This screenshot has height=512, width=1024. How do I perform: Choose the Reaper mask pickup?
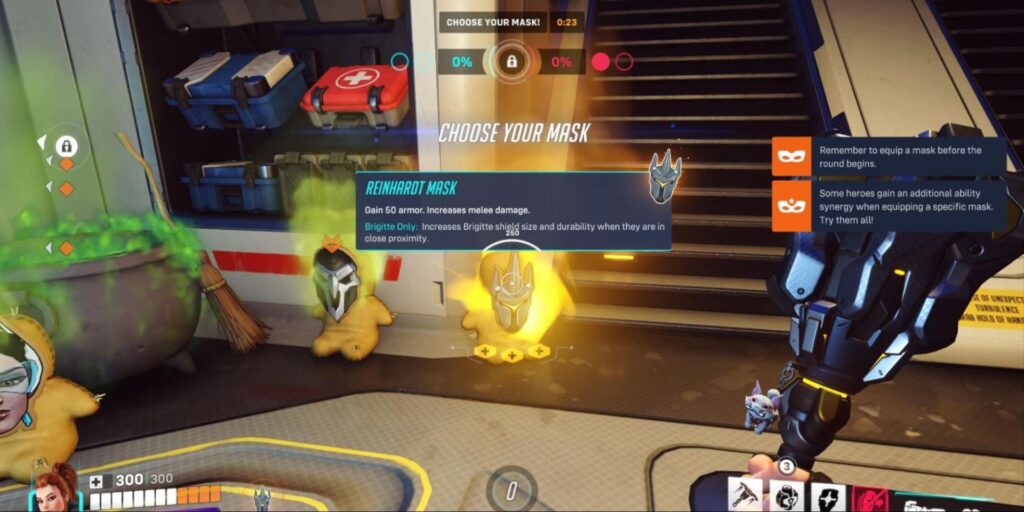pyautogui.click(x=337, y=284)
